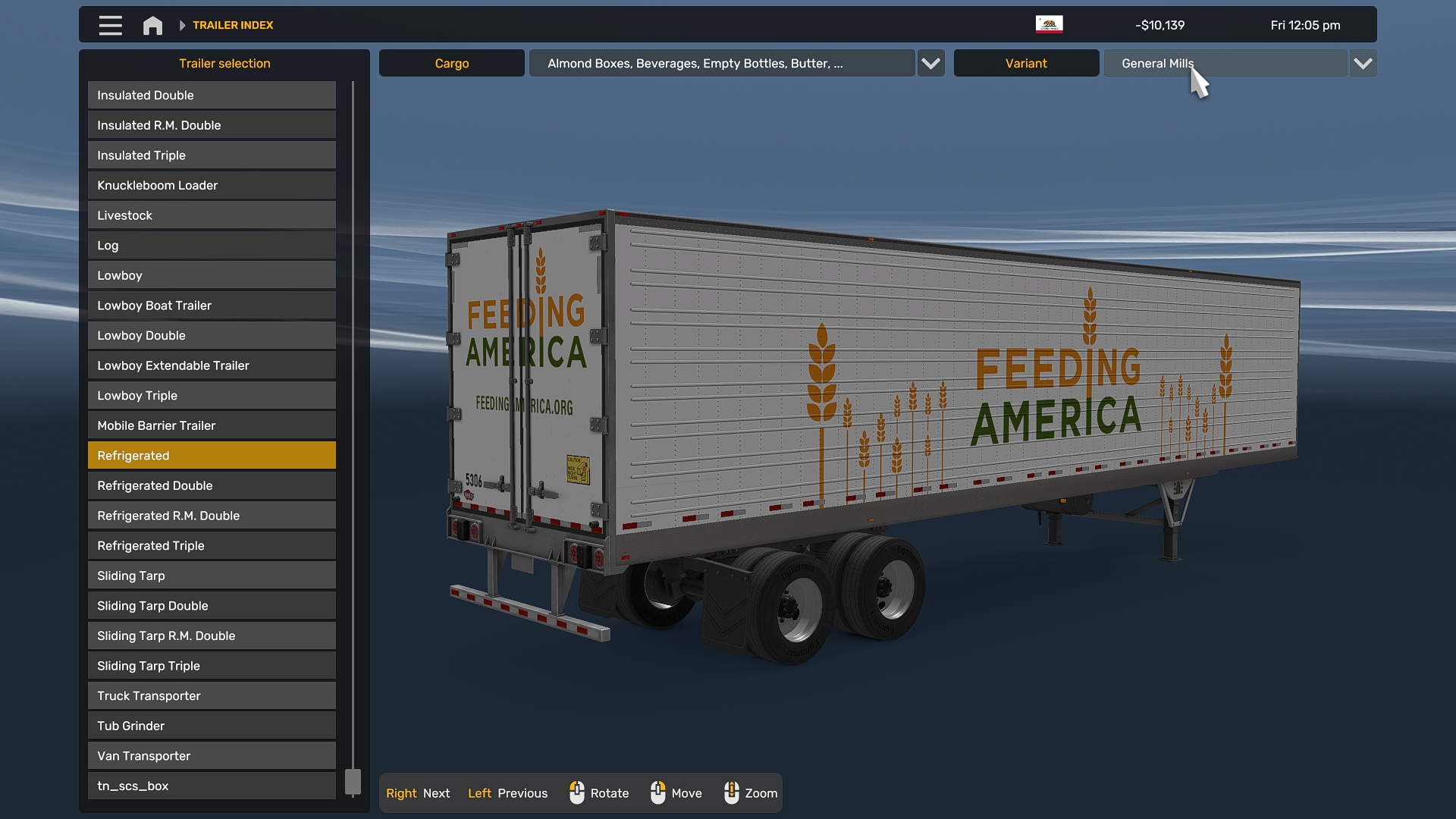Image resolution: width=1456 pixels, height=819 pixels.
Task: Pick the Truck Transporter trailer
Action: (x=212, y=696)
